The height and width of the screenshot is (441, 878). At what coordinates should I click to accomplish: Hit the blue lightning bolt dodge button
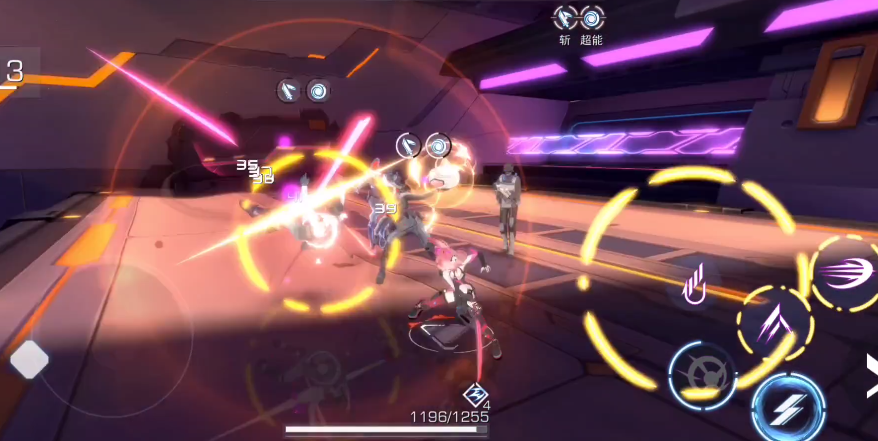coord(788,408)
